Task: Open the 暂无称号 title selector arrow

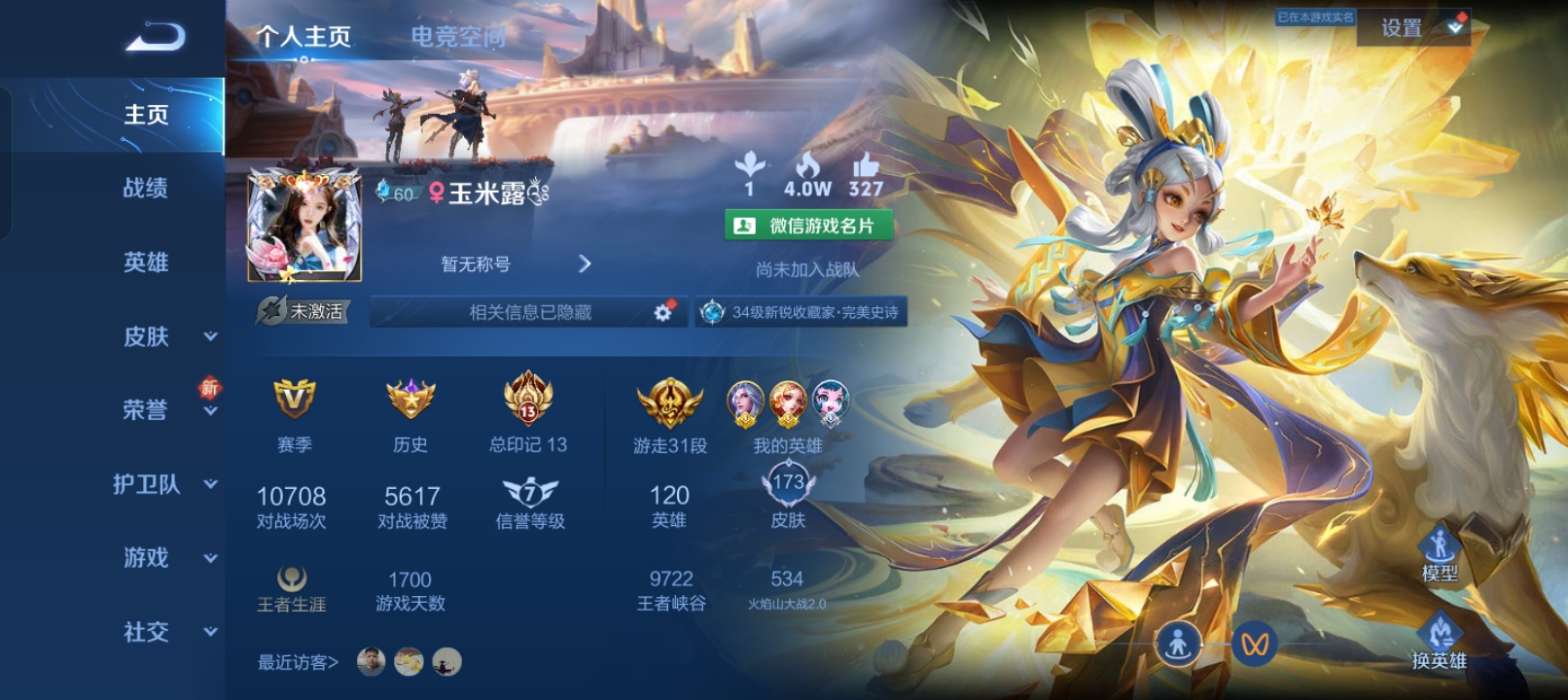Action: [x=586, y=263]
